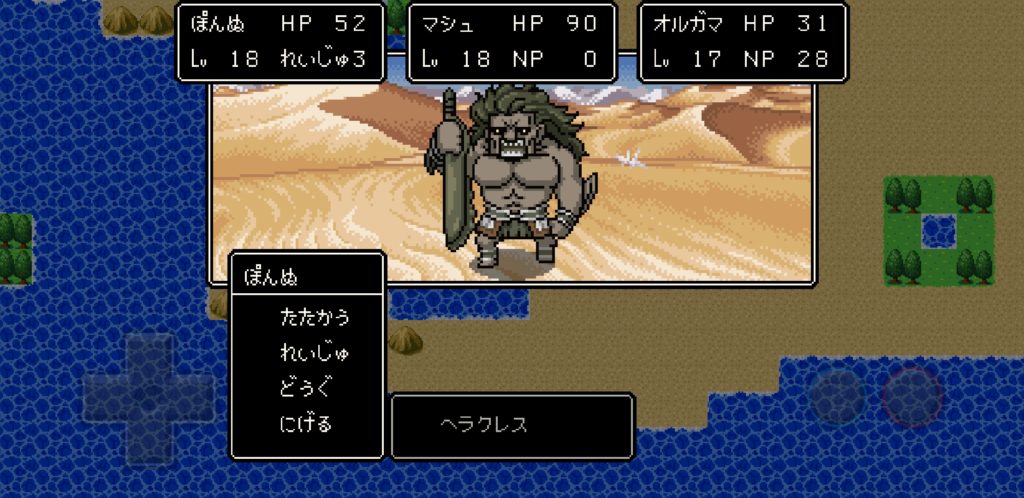Image resolution: width=1024 pixels, height=498 pixels.
Task: Open the どうぐ item menu
Action: tap(307, 388)
